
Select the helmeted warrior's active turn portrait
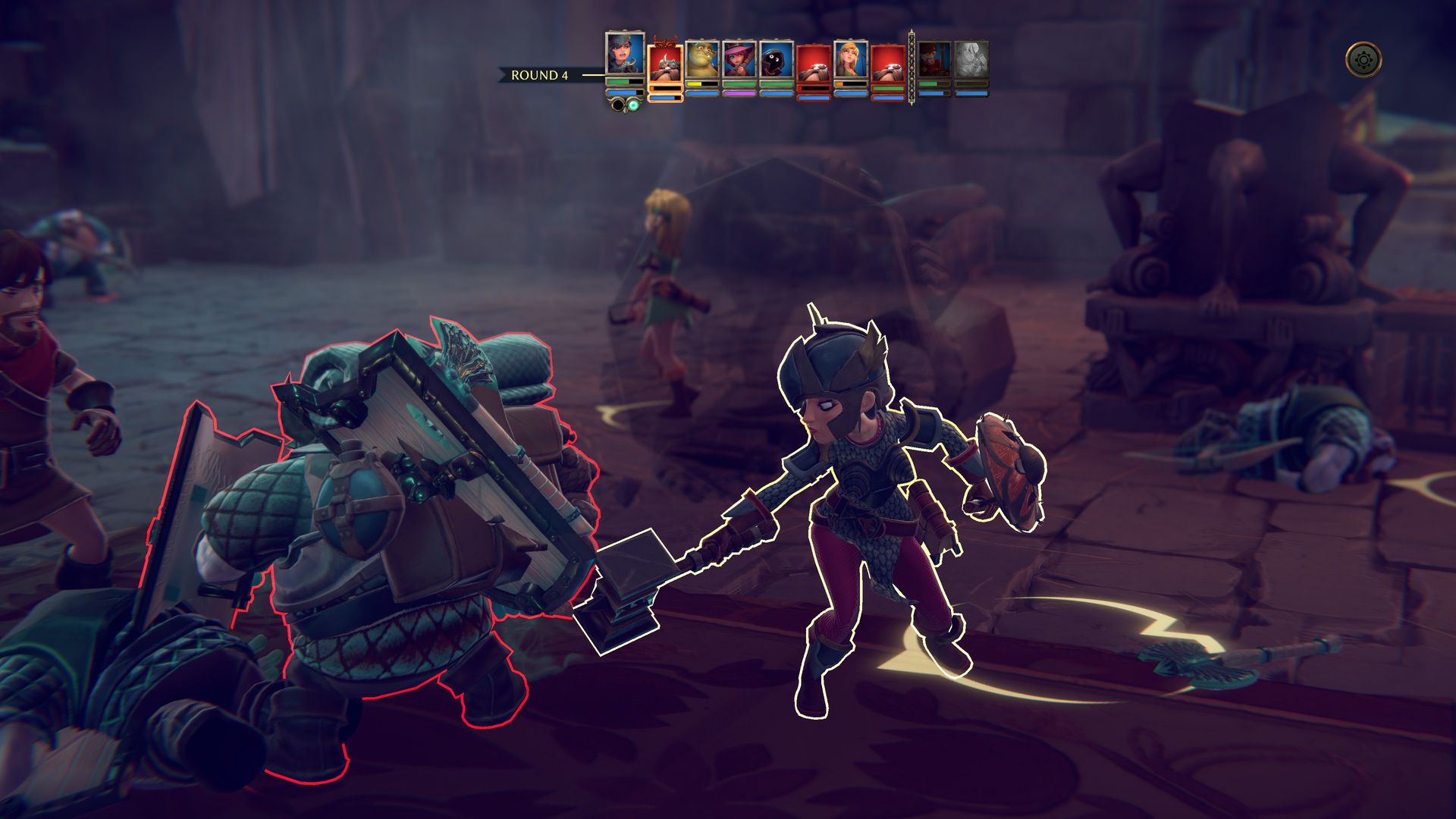pos(626,54)
